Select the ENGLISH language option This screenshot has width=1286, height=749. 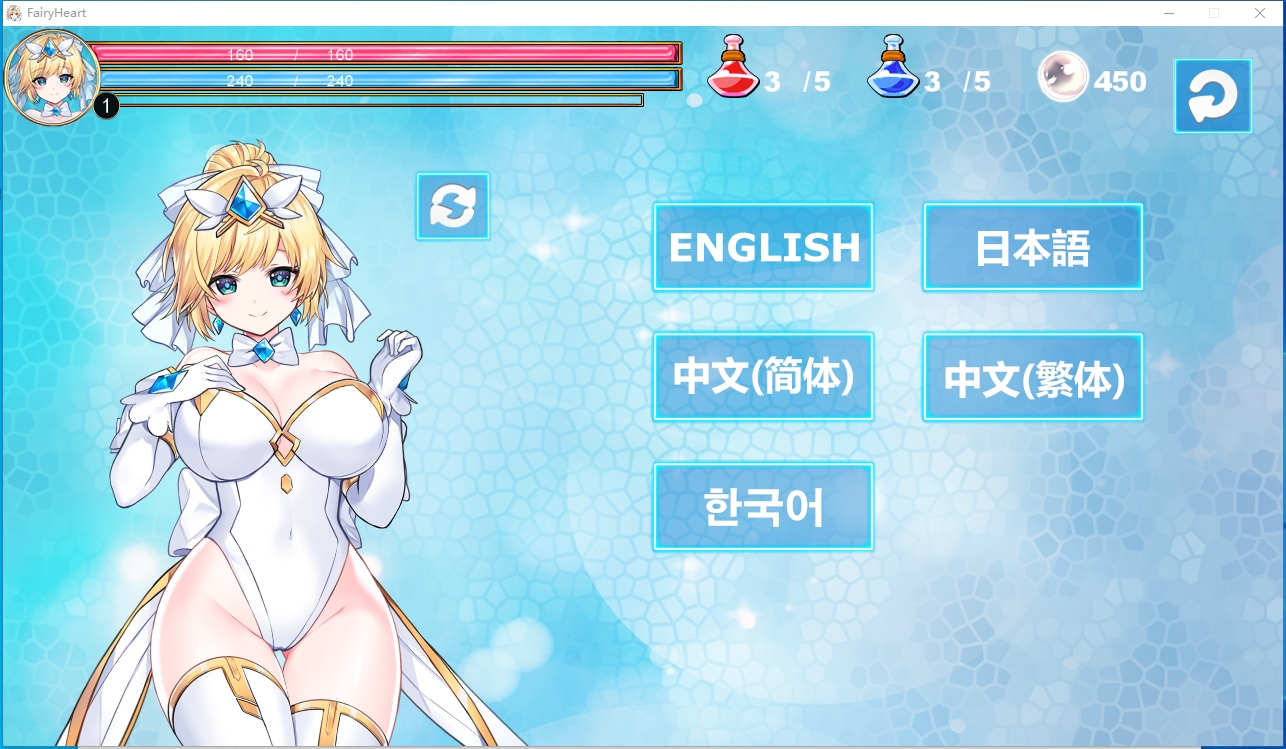[x=763, y=246]
